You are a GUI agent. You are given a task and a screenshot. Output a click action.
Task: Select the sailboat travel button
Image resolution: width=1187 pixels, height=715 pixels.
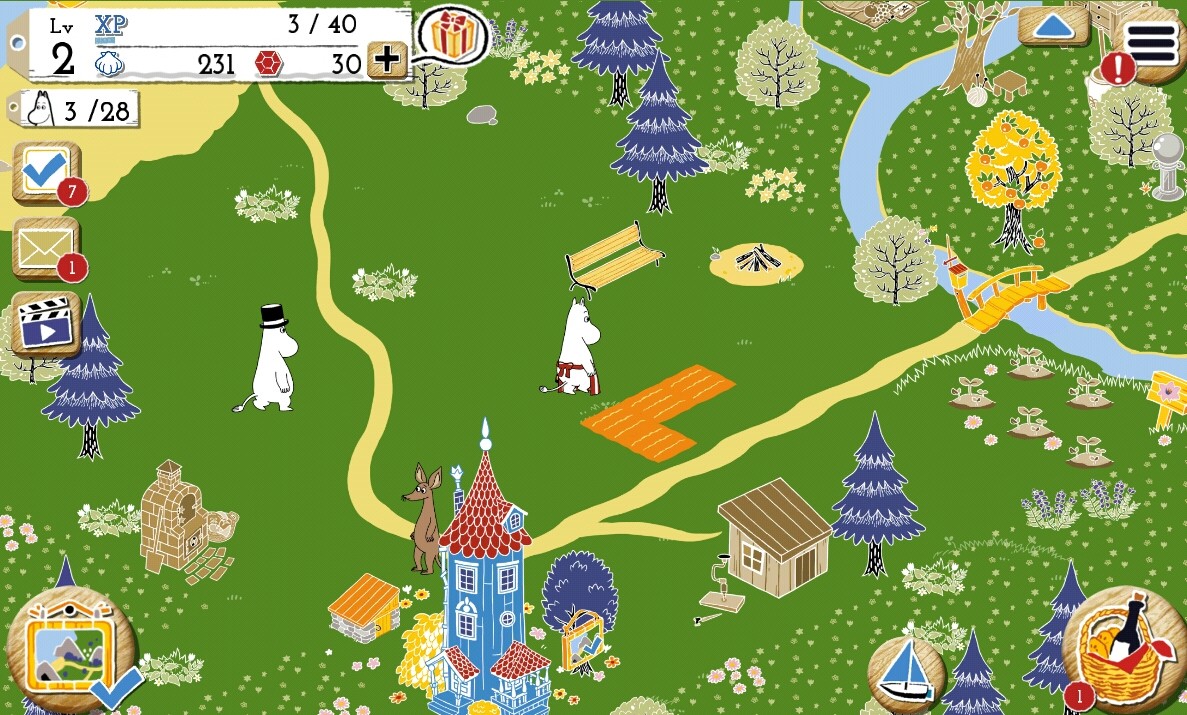pos(906,669)
